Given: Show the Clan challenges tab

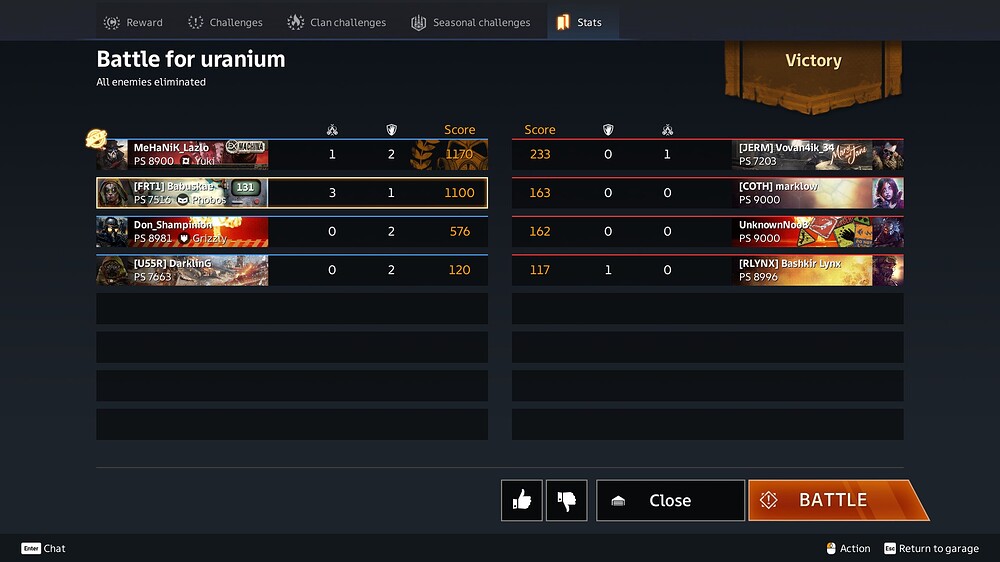Looking at the screenshot, I should click(x=336, y=22).
